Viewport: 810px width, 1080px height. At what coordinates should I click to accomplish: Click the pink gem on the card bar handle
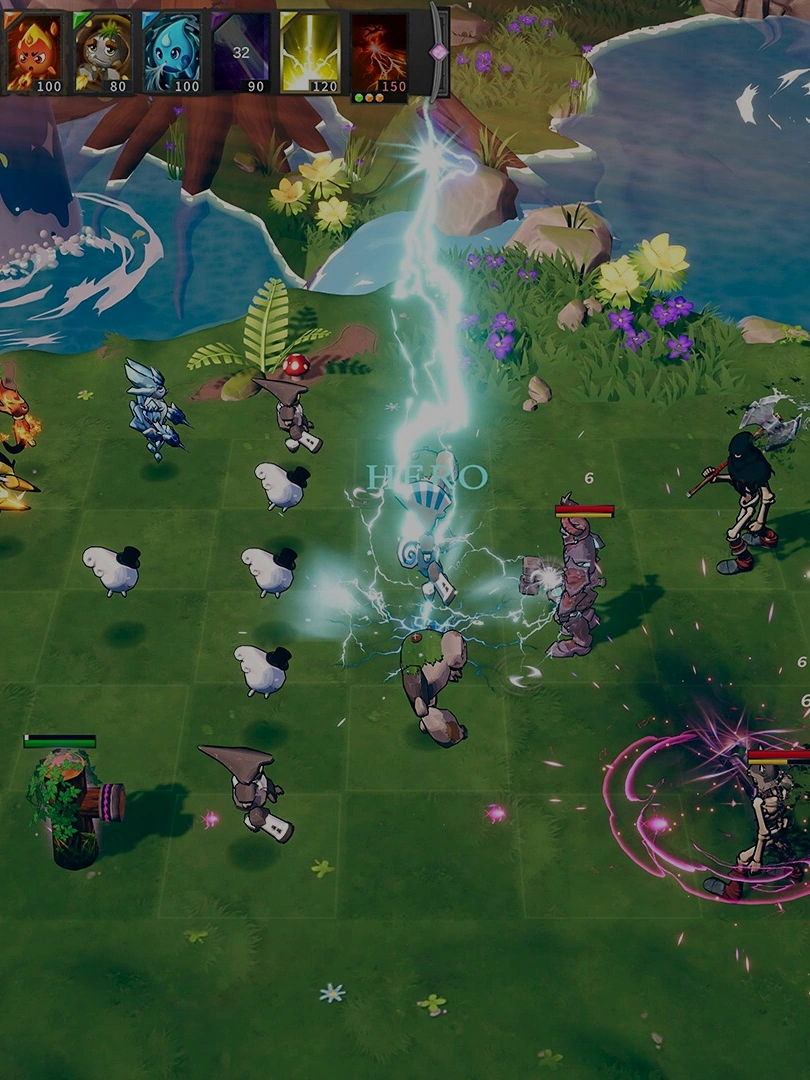438,51
